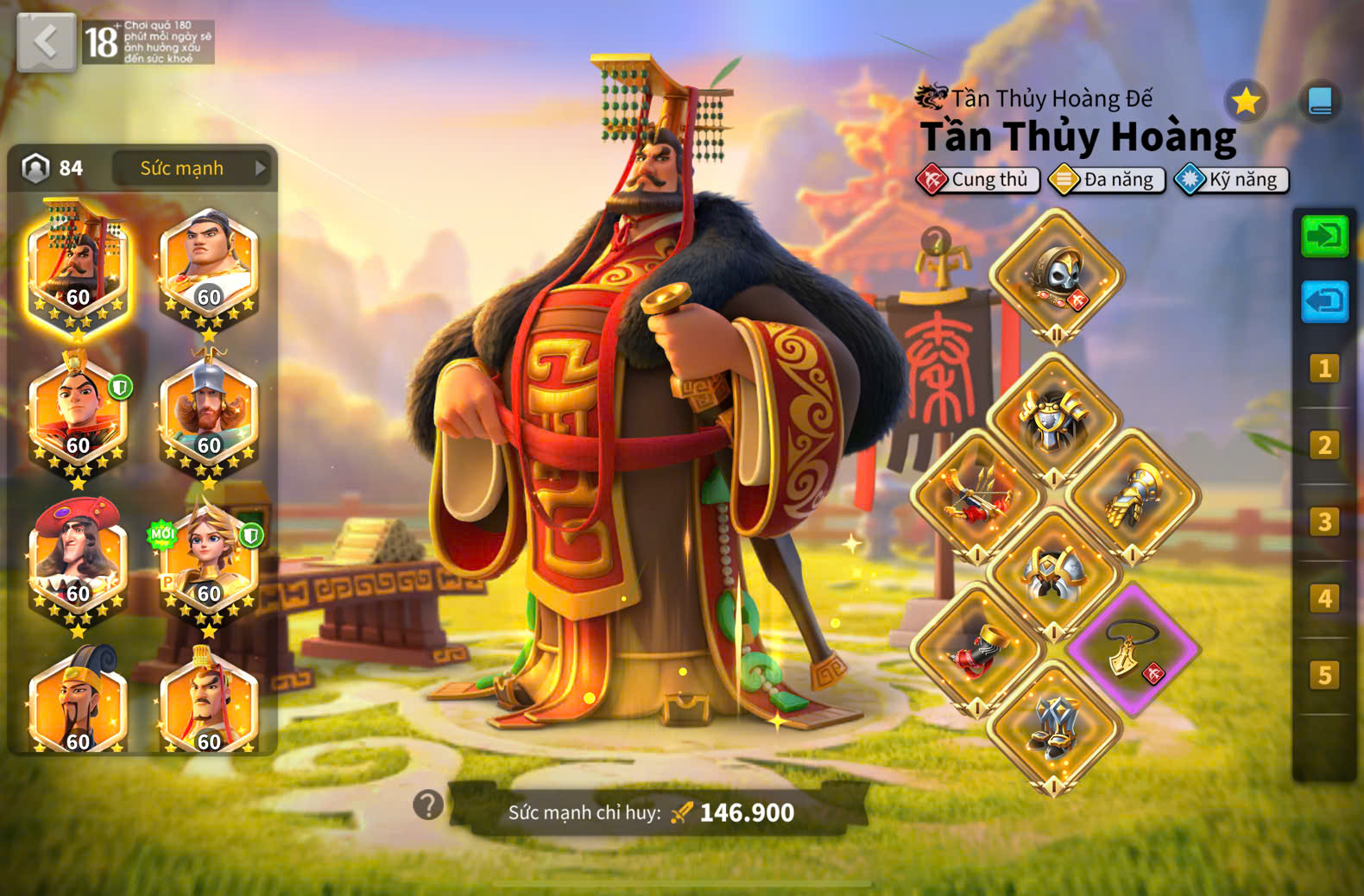Show the Đa năng talent tag
This screenshot has width=1364, height=896.
click(x=1108, y=180)
